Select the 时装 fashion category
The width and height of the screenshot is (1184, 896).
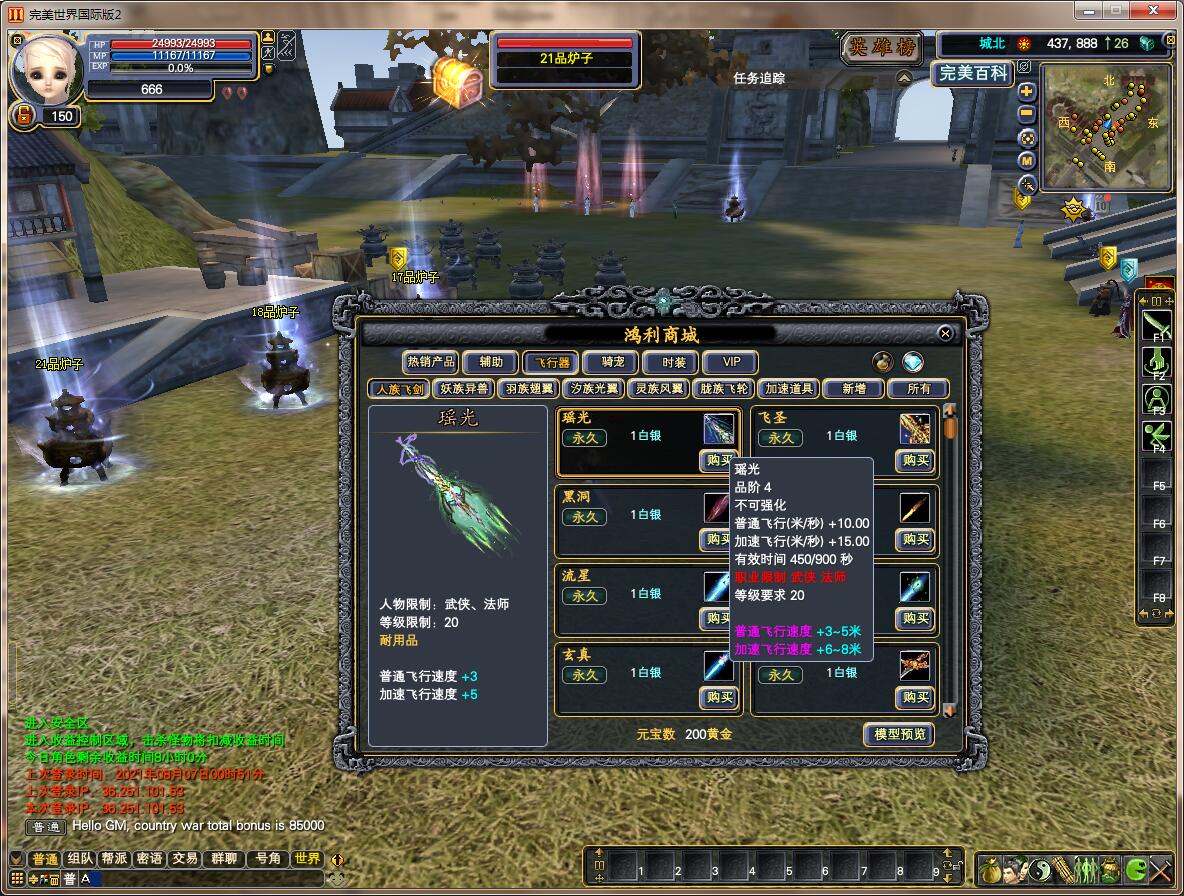tap(667, 362)
